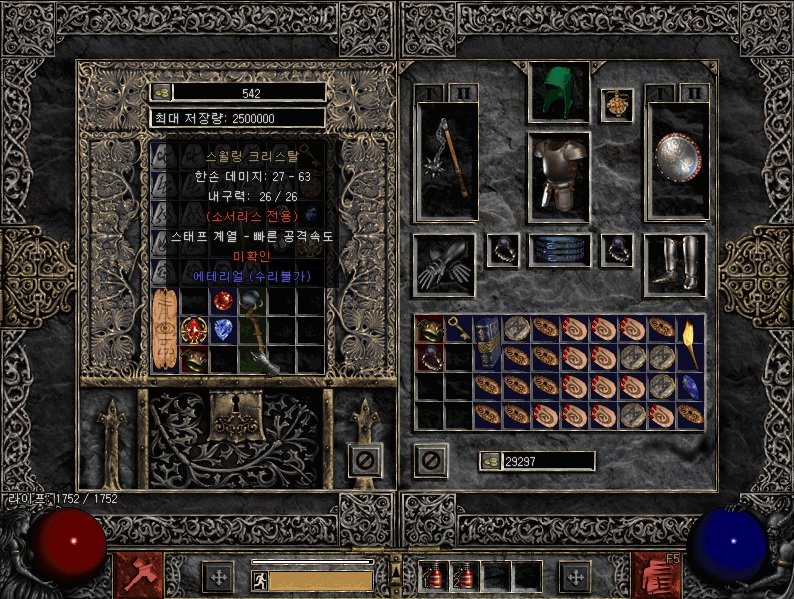This screenshot has width=794, height=599.
Task: Switch to weapon set II above the flail
Action: pos(462,93)
